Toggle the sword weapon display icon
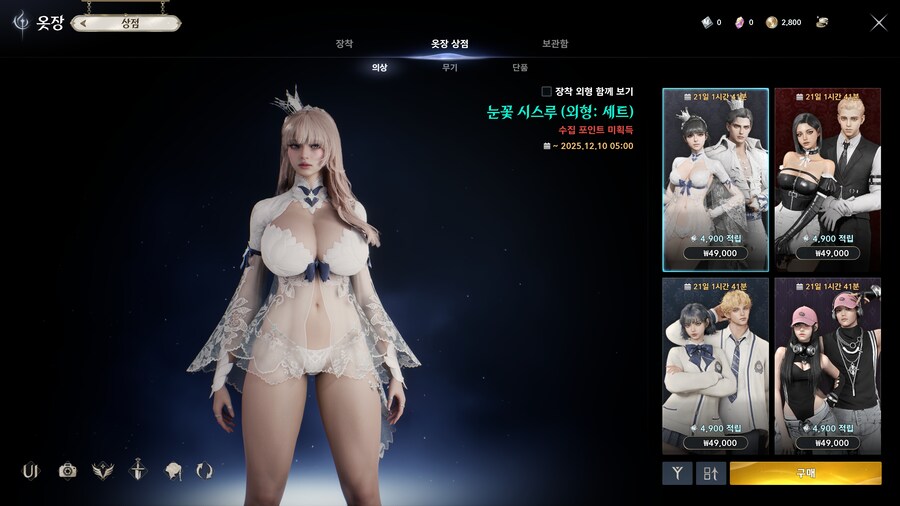 pos(137,470)
